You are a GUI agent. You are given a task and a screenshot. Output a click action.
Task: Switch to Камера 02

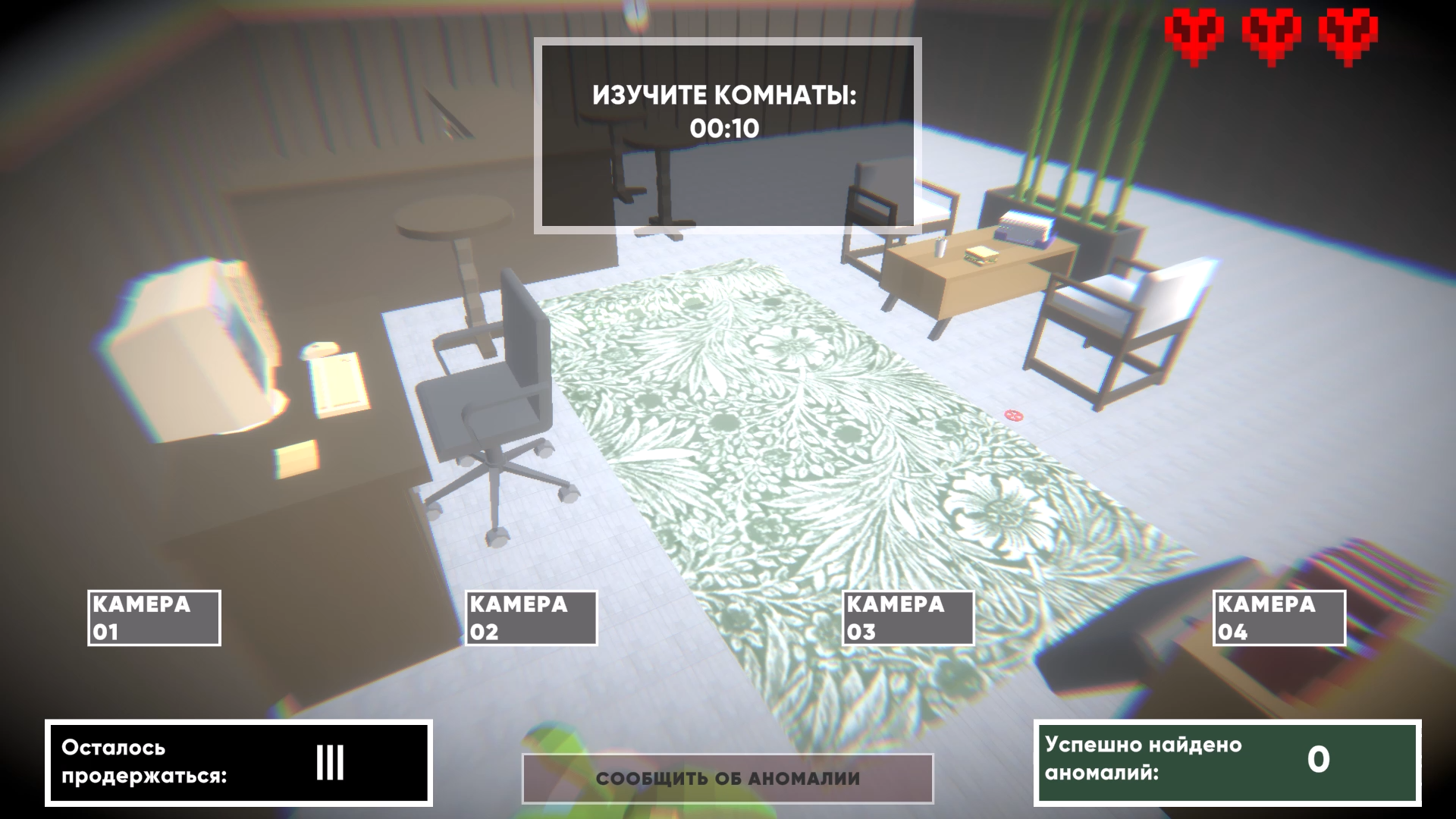(x=531, y=617)
